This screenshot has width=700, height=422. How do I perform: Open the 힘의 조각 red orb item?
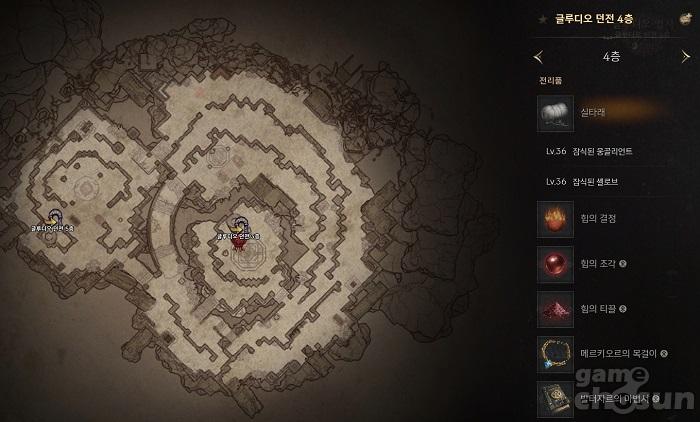click(555, 264)
